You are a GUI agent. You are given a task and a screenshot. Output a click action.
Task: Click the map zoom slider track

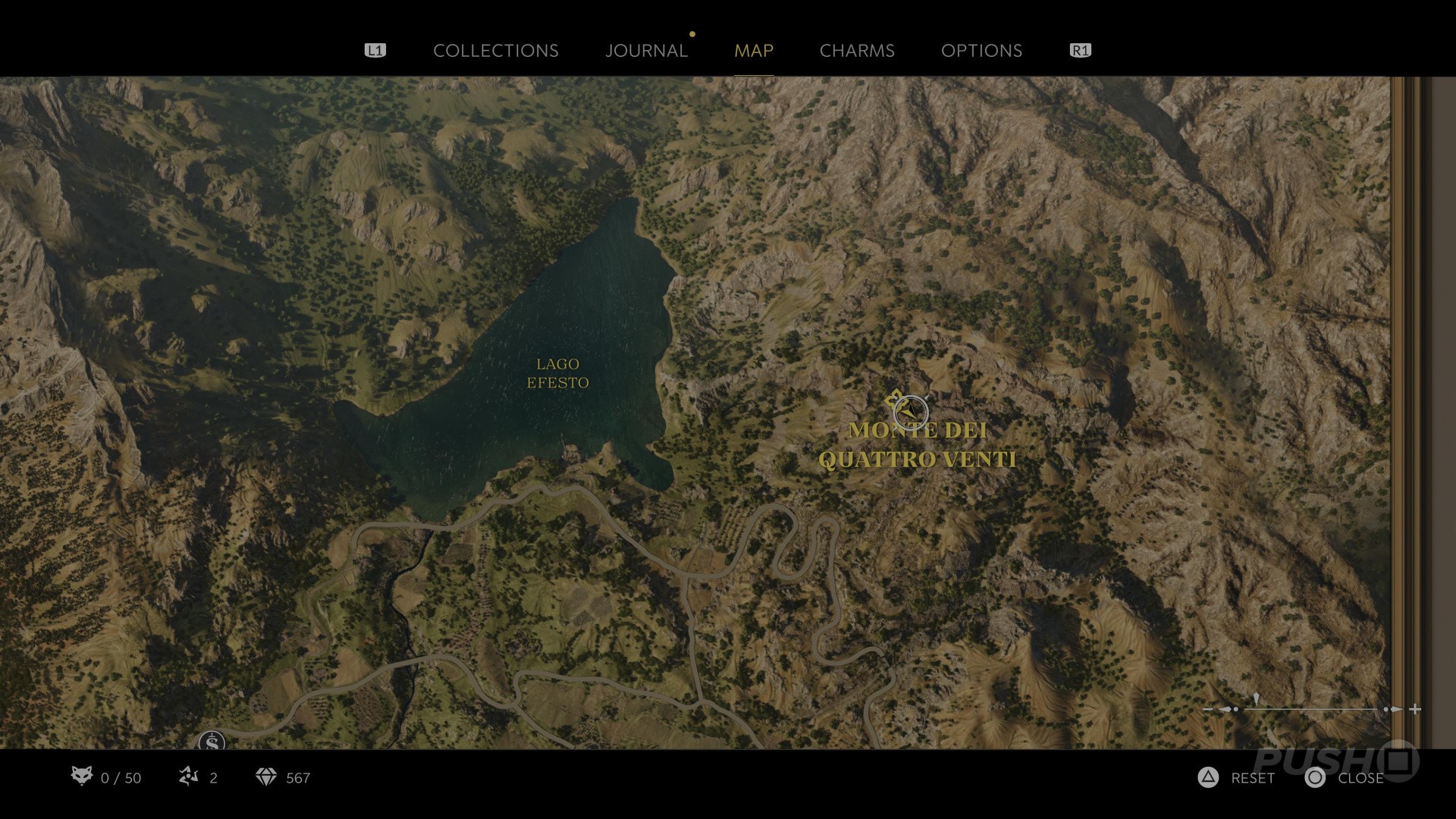1312,710
